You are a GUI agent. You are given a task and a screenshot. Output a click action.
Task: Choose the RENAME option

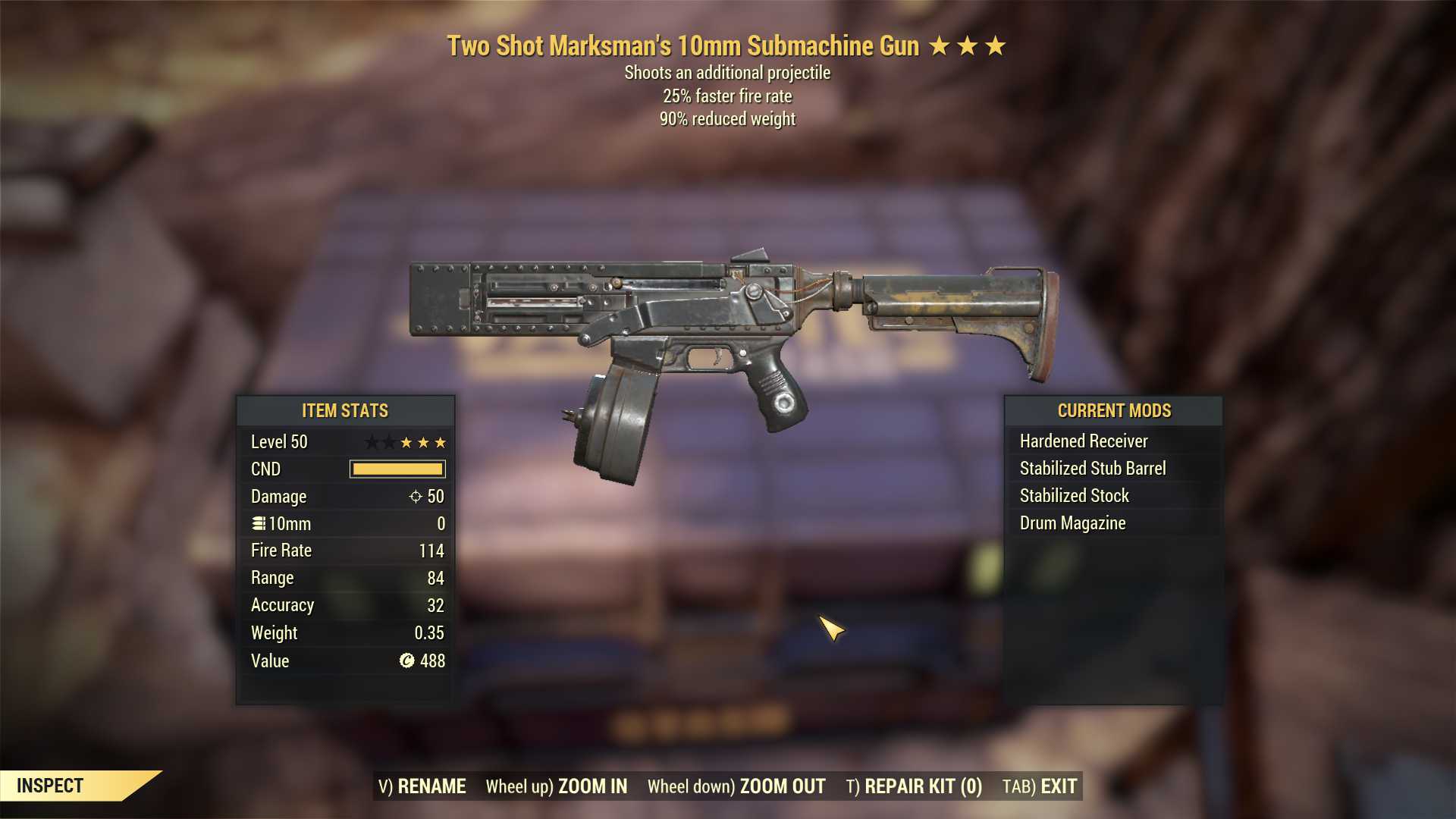coord(422,786)
